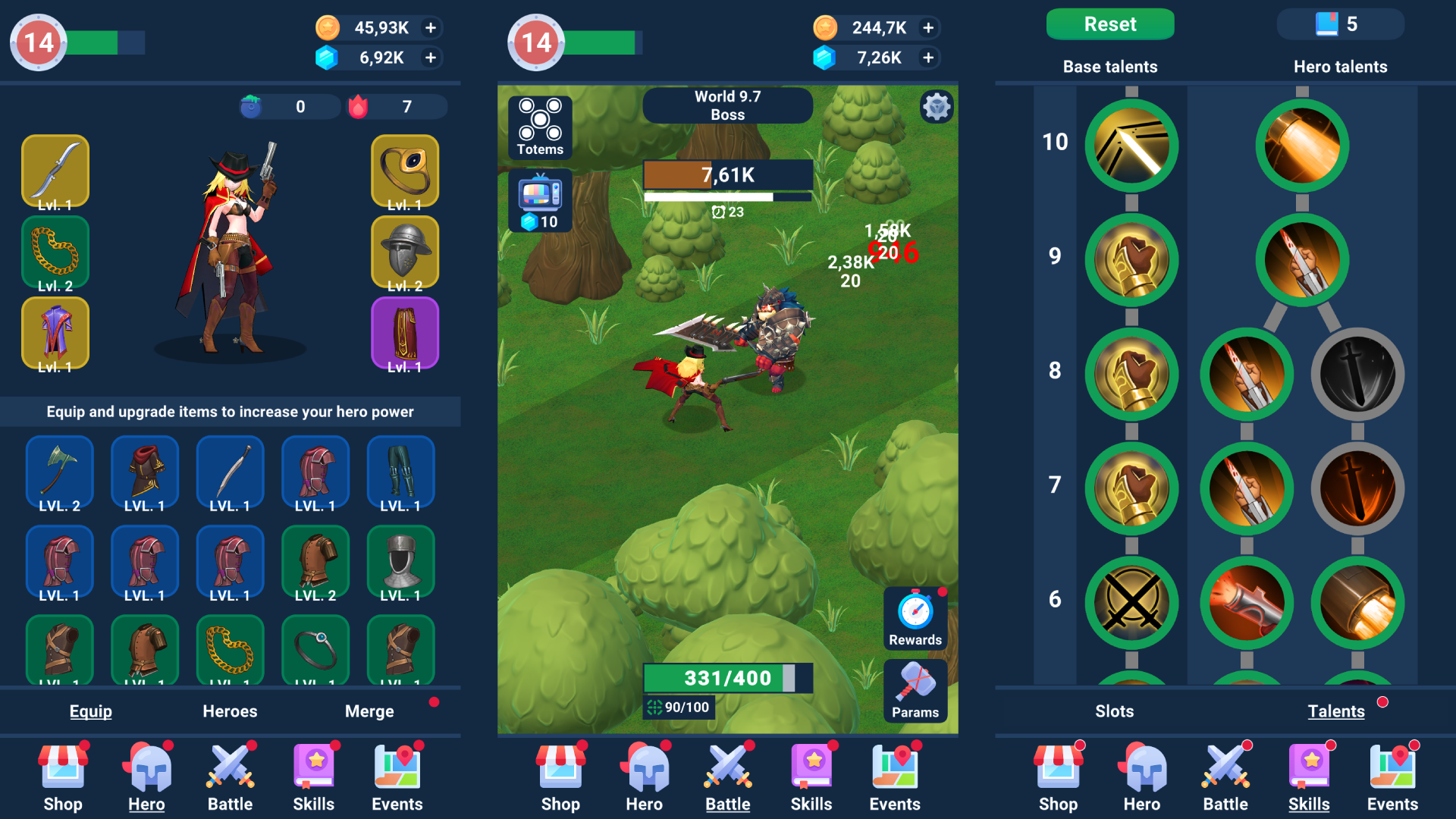This screenshot has width=1456, height=819.
Task: Add gems with the plus next to 7,26K
Action: coord(927,57)
